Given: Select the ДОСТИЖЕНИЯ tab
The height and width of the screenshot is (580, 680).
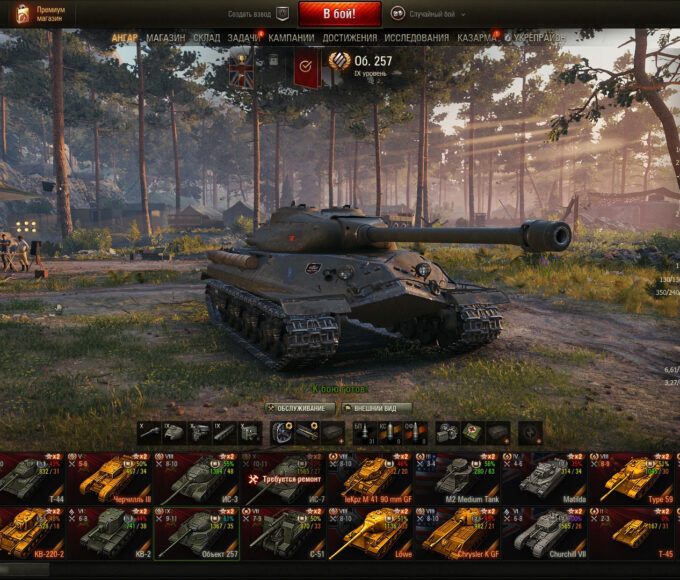Looking at the screenshot, I should (350, 38).
